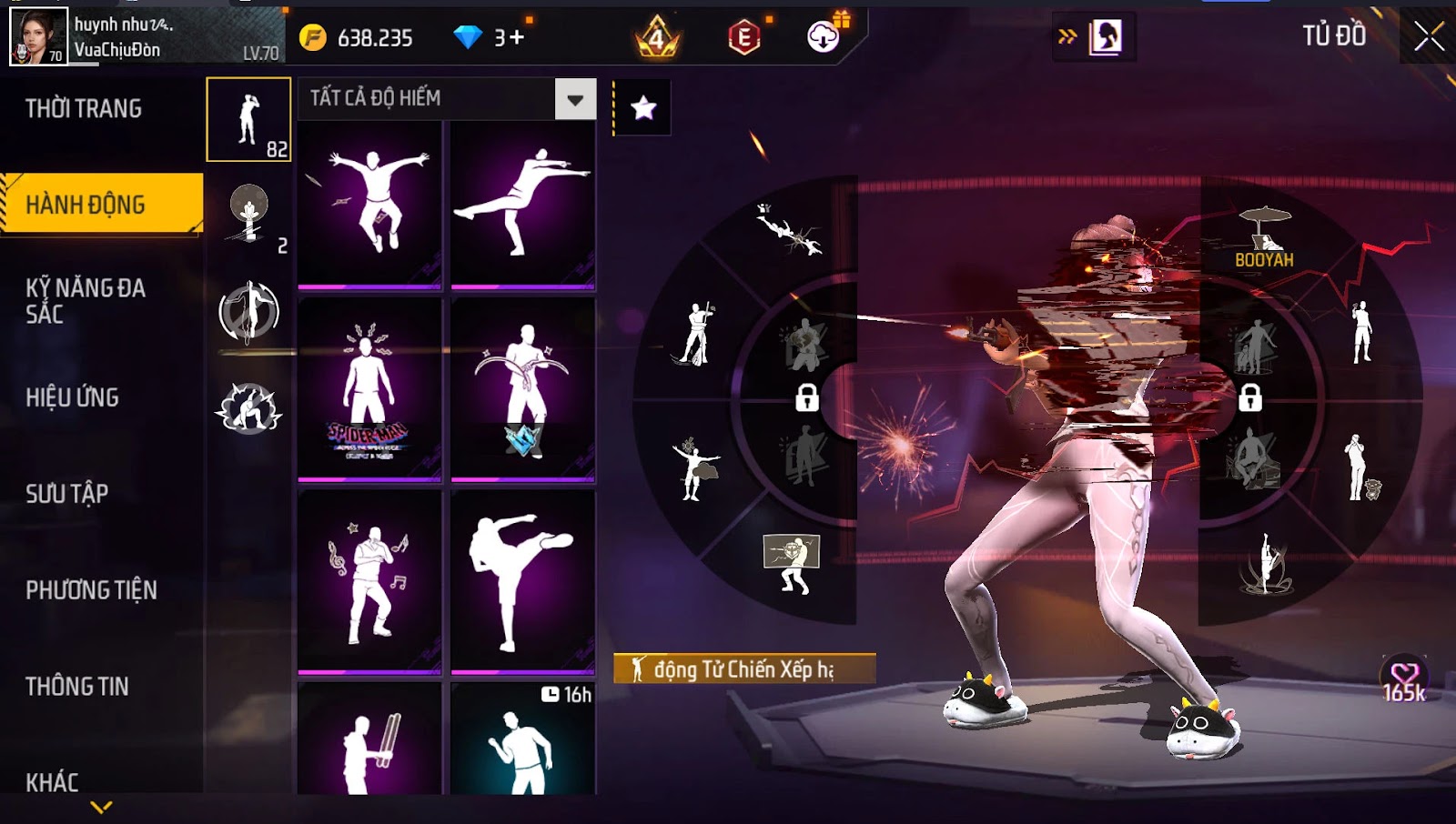Select the high kick emote tile
Viewport: 1456px width, 824px height.
click(522, 580)
